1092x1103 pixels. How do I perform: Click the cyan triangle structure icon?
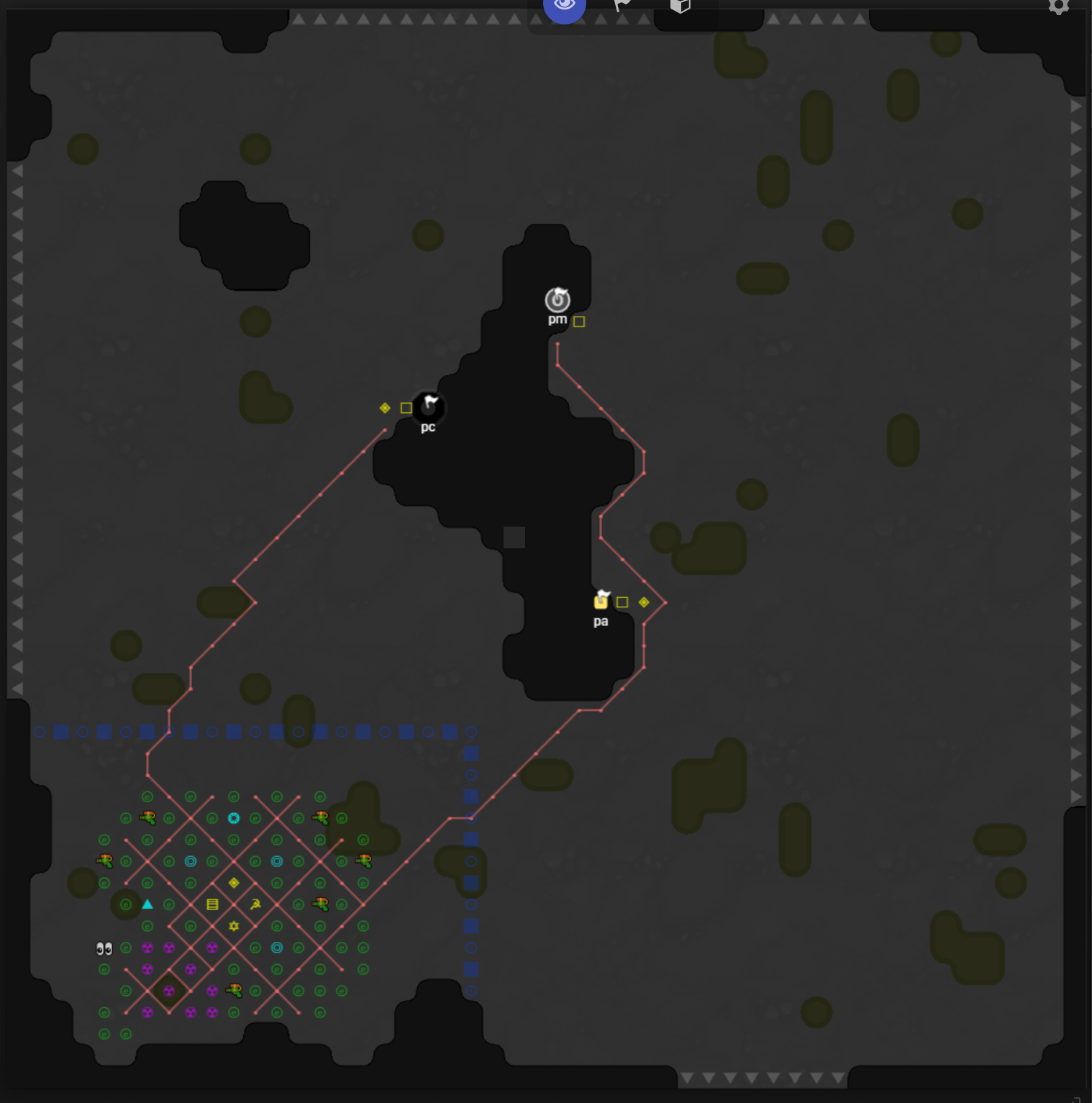click(x=147, y=904)
